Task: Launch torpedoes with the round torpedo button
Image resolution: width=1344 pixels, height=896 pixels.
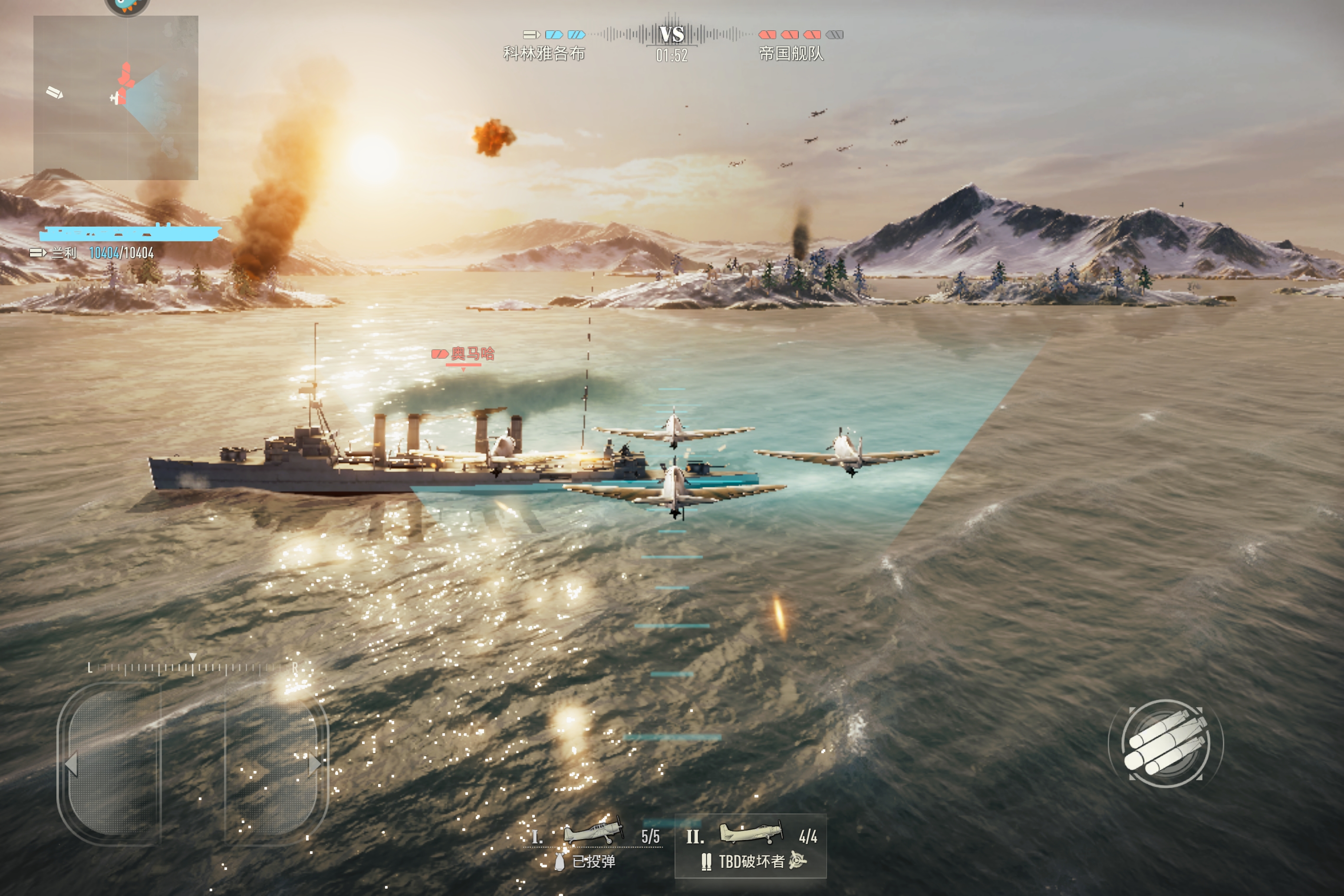Action: pos(1165,744)
